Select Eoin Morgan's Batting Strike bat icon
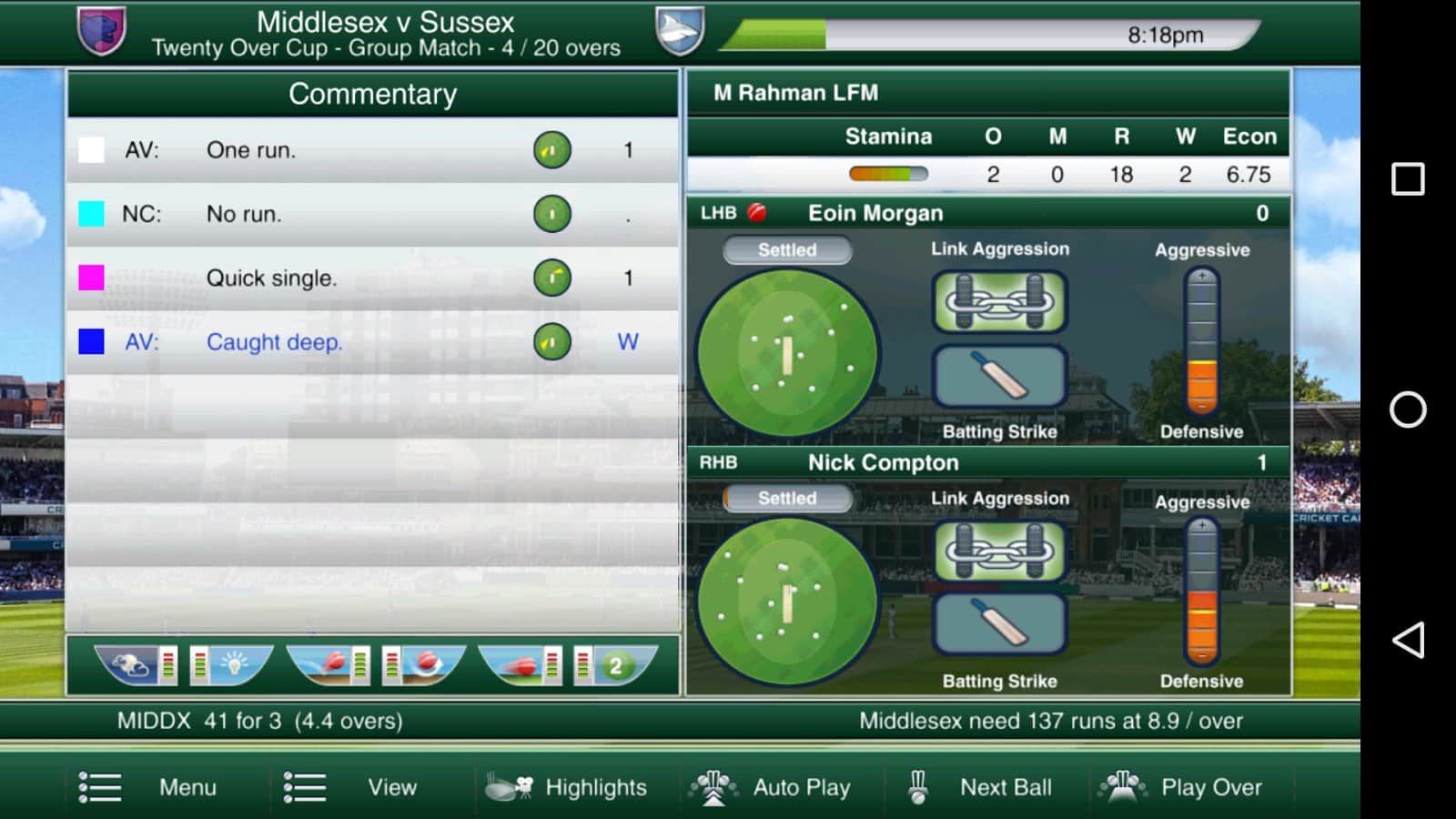 click(1000, 376)
